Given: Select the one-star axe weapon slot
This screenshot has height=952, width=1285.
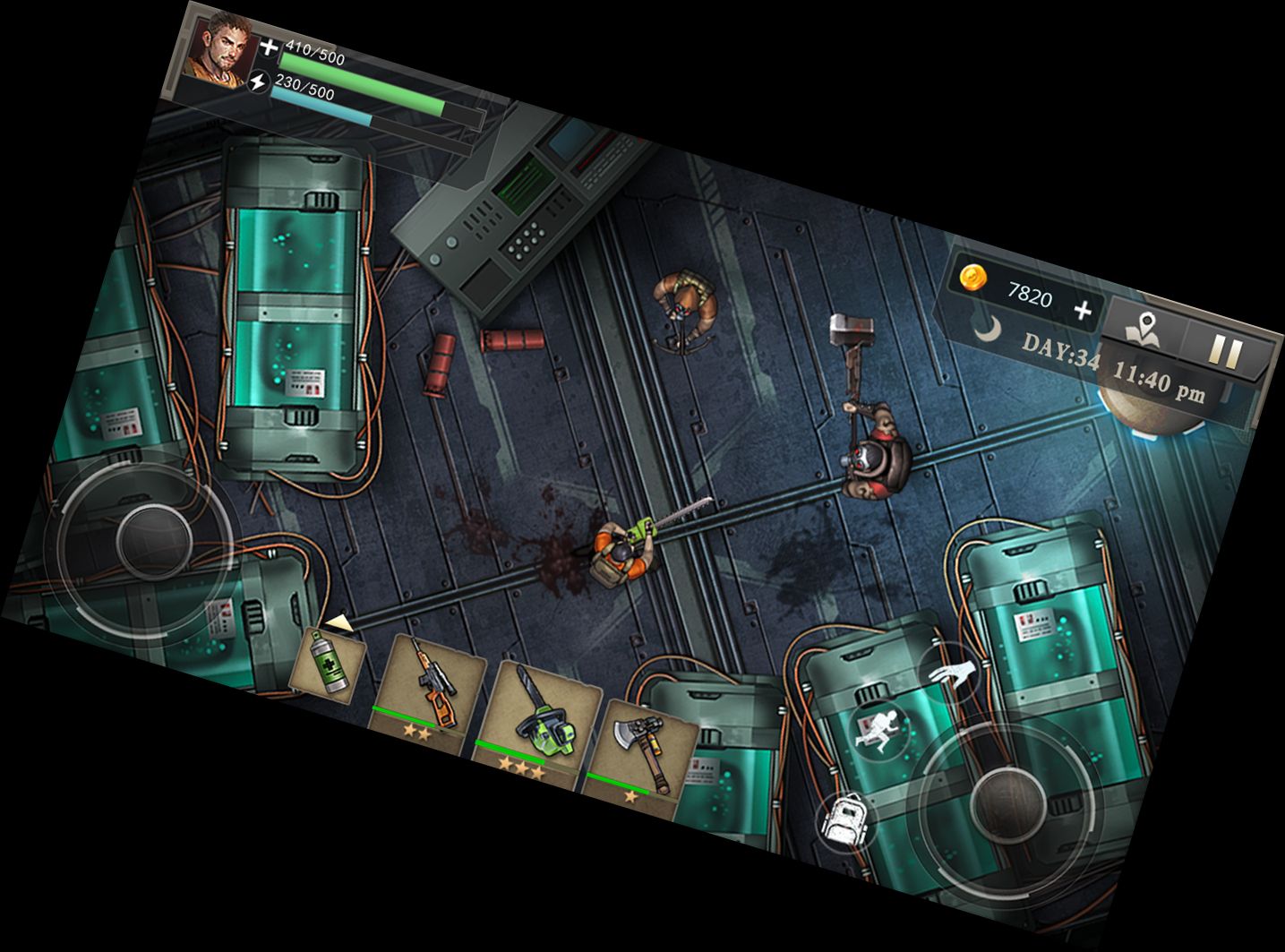Looking at the screenshot, I should (x=643, y=746).
